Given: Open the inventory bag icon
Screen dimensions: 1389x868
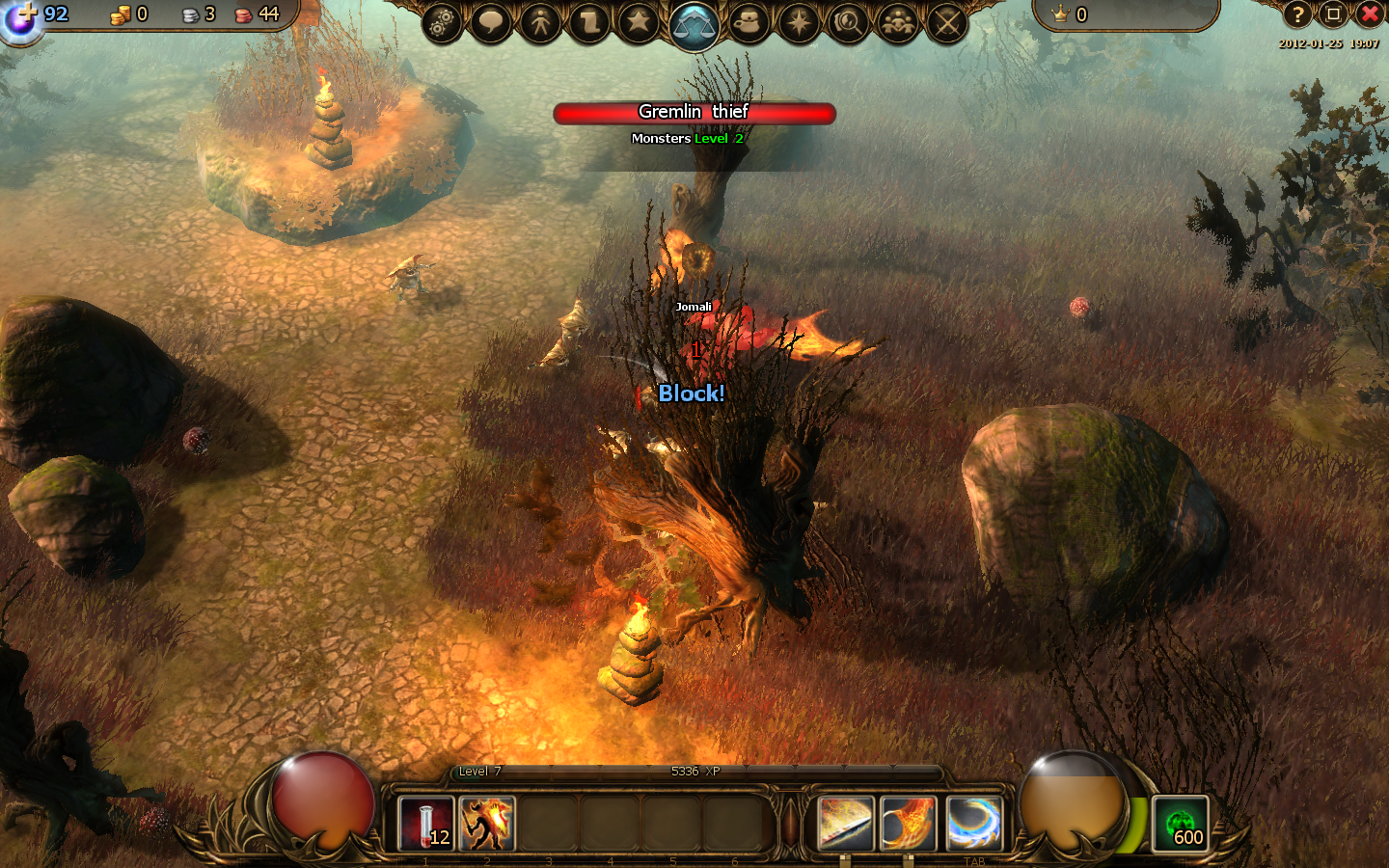Looking at the screenshot, I should click(x=749, y=22).
